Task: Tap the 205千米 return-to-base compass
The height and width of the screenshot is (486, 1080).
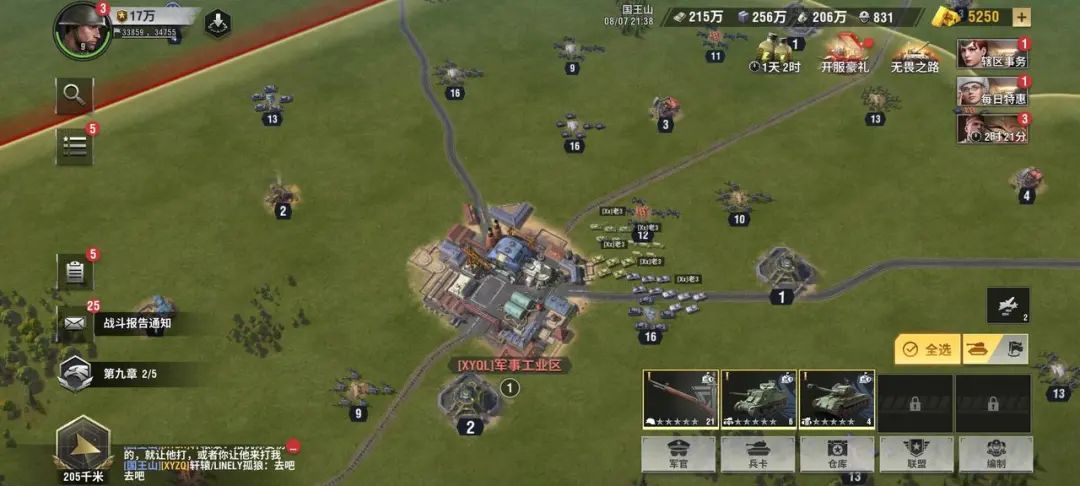Action: click(x=82, y=446)
